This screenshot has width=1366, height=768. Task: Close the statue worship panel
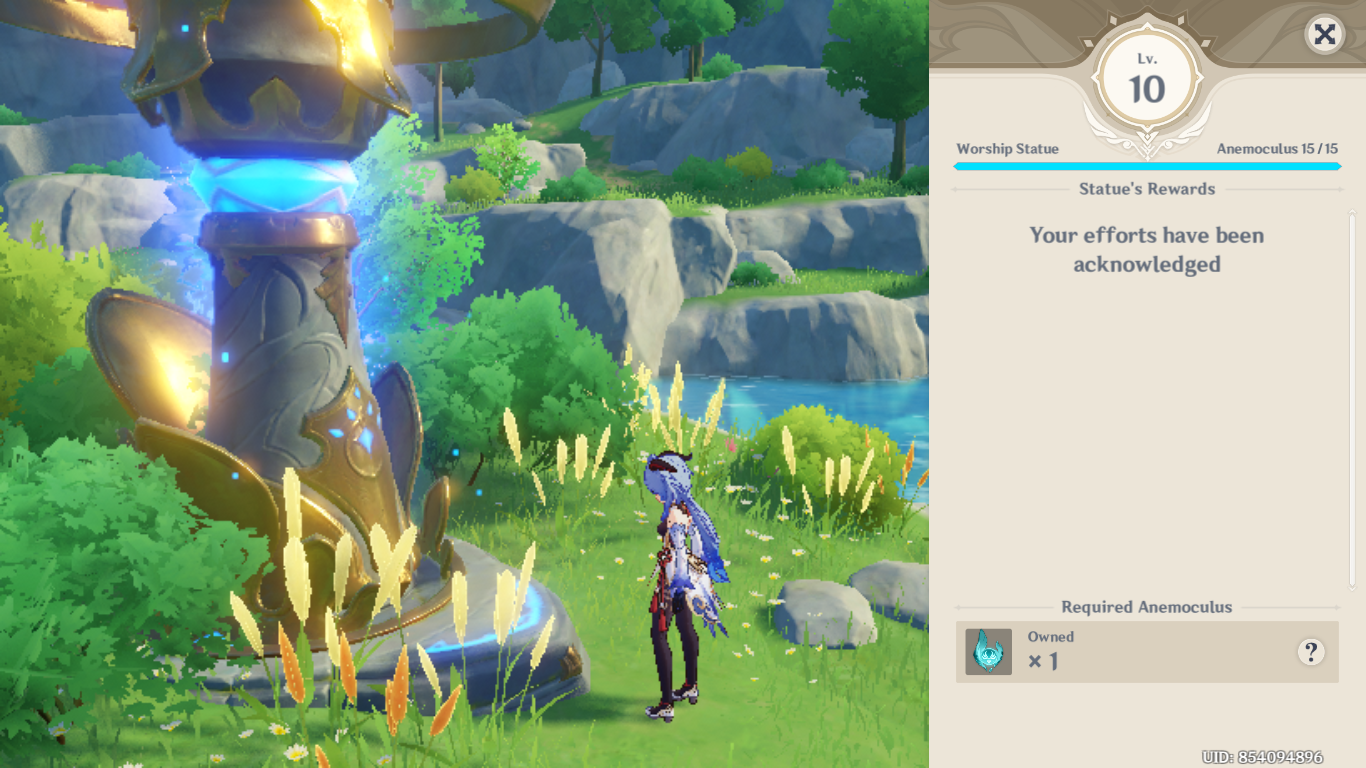pos(1324,35)
